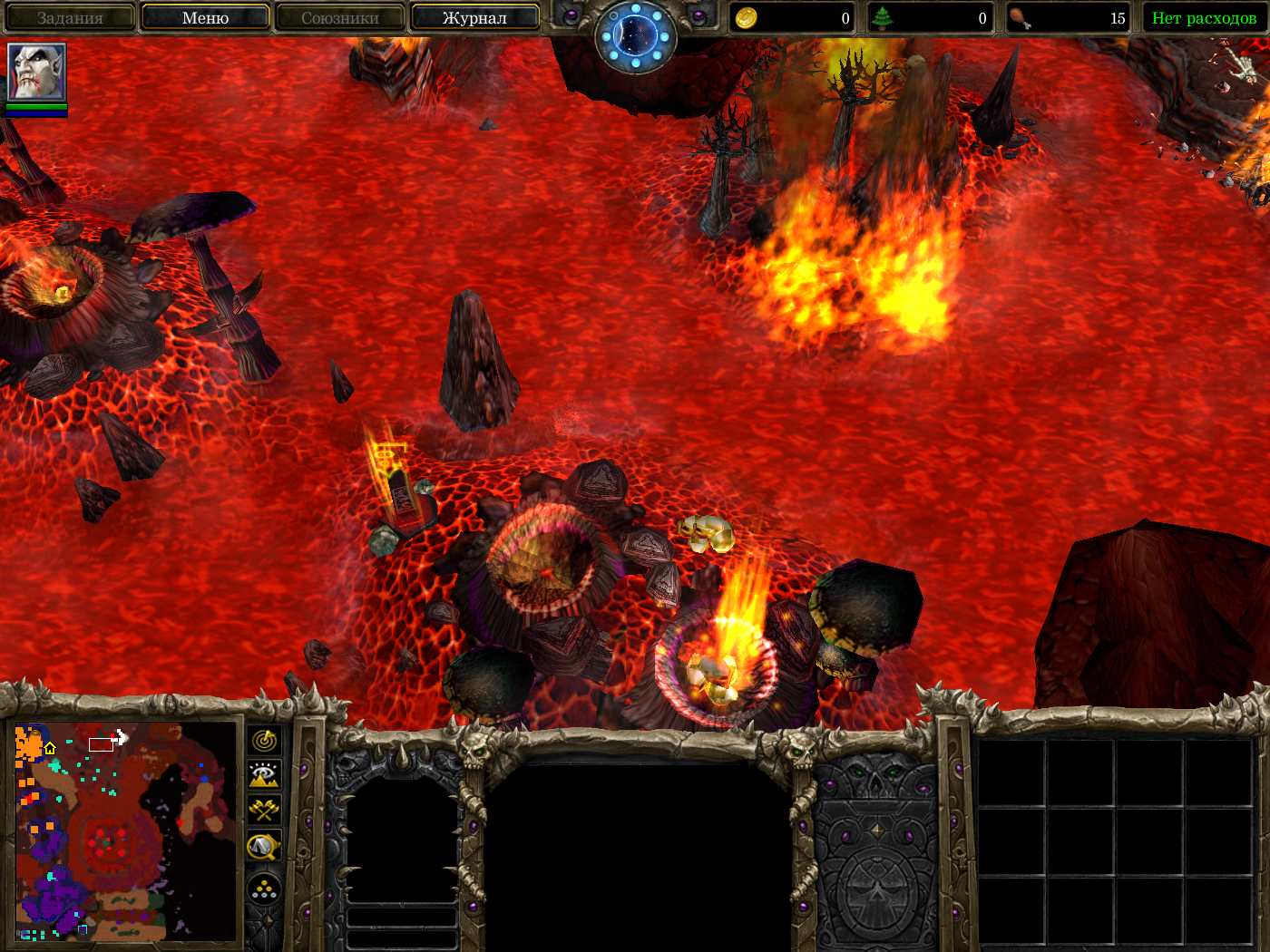Open the Задания quests button
The height and width of the screenshot is (952, 1270).
[x=70, y=17]
